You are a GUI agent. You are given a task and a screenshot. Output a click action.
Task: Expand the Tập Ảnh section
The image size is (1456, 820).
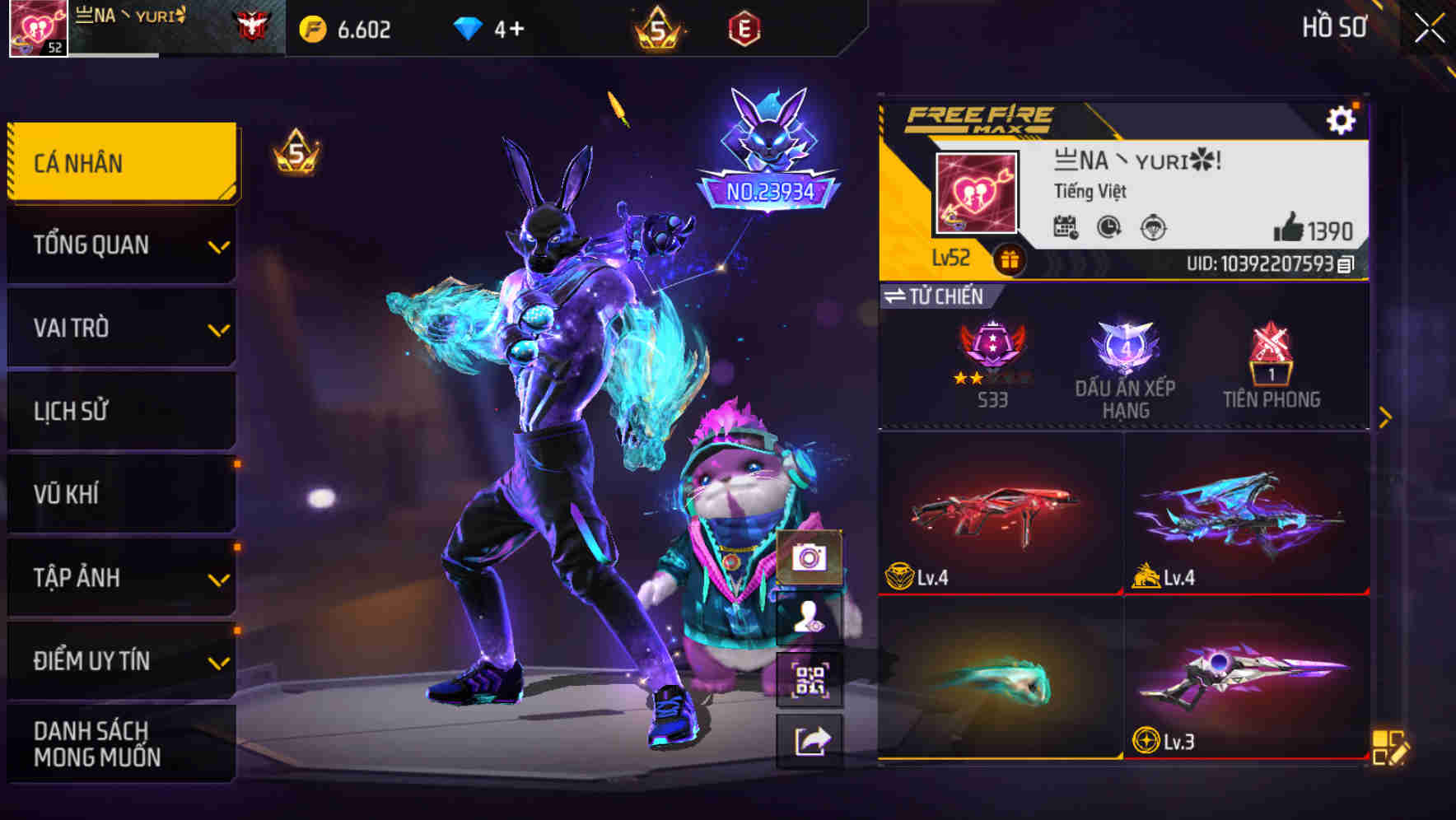point(120,578)
